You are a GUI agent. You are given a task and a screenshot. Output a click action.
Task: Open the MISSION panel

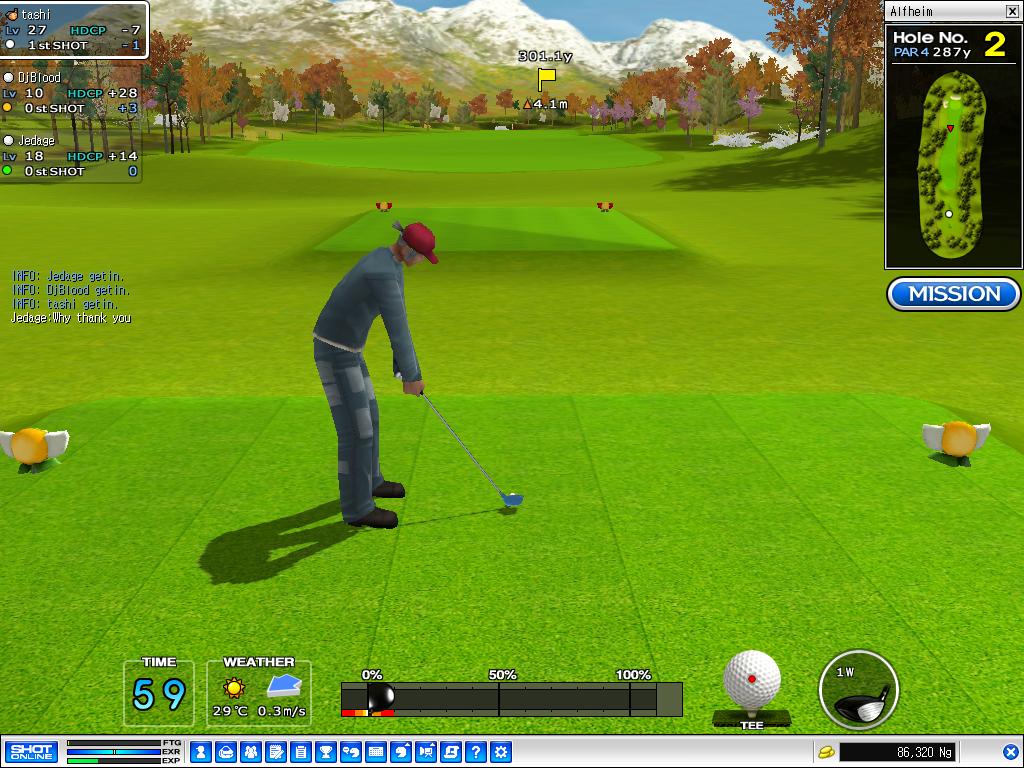[953, 294]
